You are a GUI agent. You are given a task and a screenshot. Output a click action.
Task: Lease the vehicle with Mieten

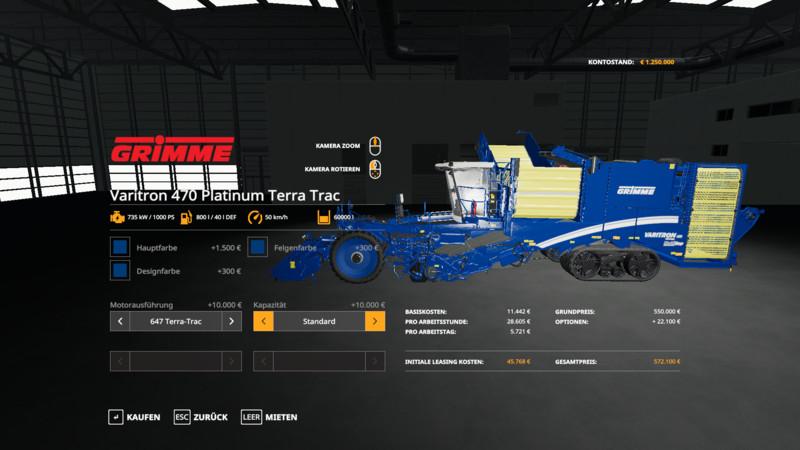269,416
